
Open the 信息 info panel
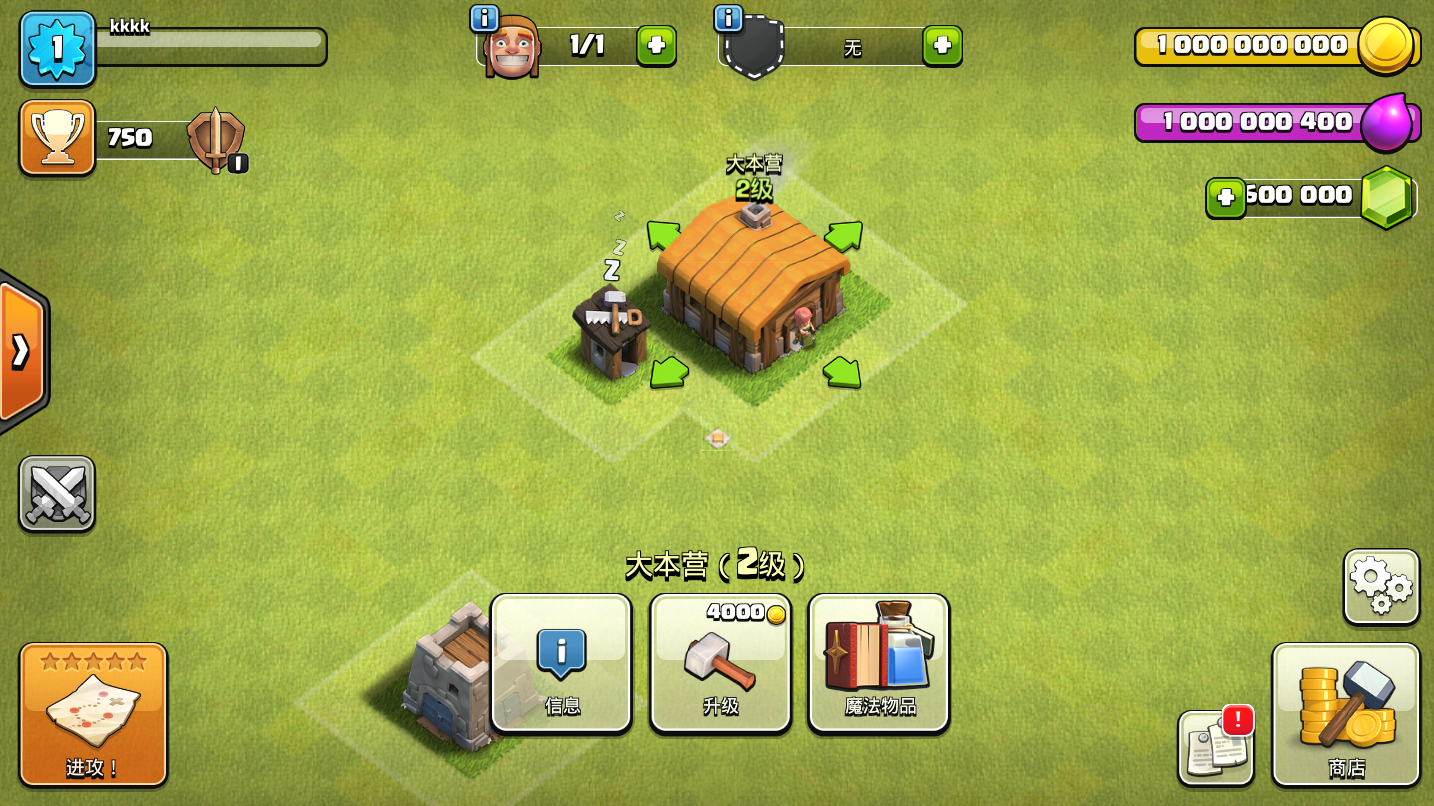561,663
